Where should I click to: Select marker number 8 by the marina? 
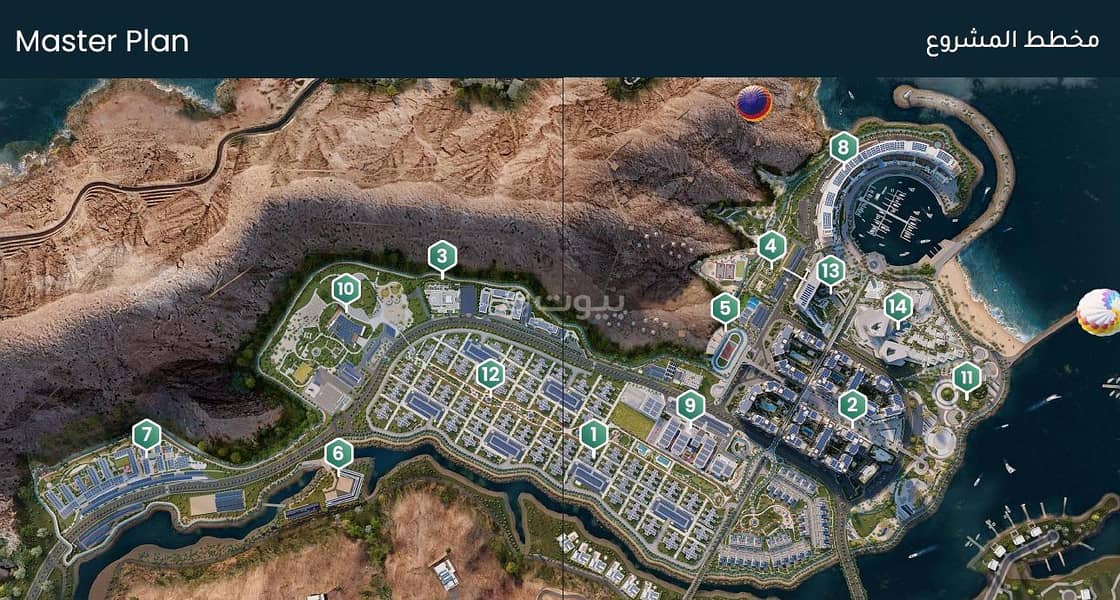[844, 147]
